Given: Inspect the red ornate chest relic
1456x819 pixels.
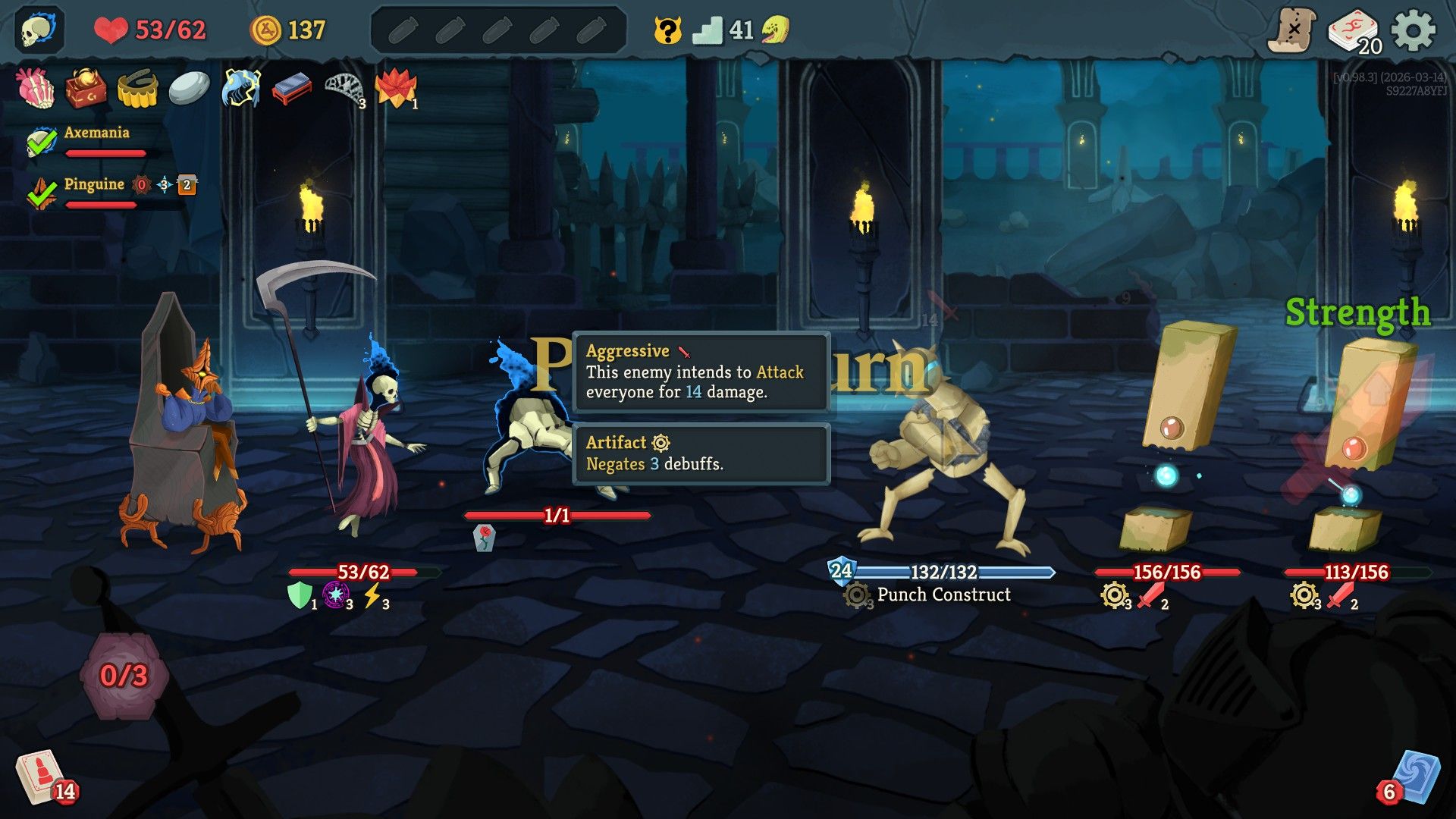Looking at the screenshot, I should (86, 89).
